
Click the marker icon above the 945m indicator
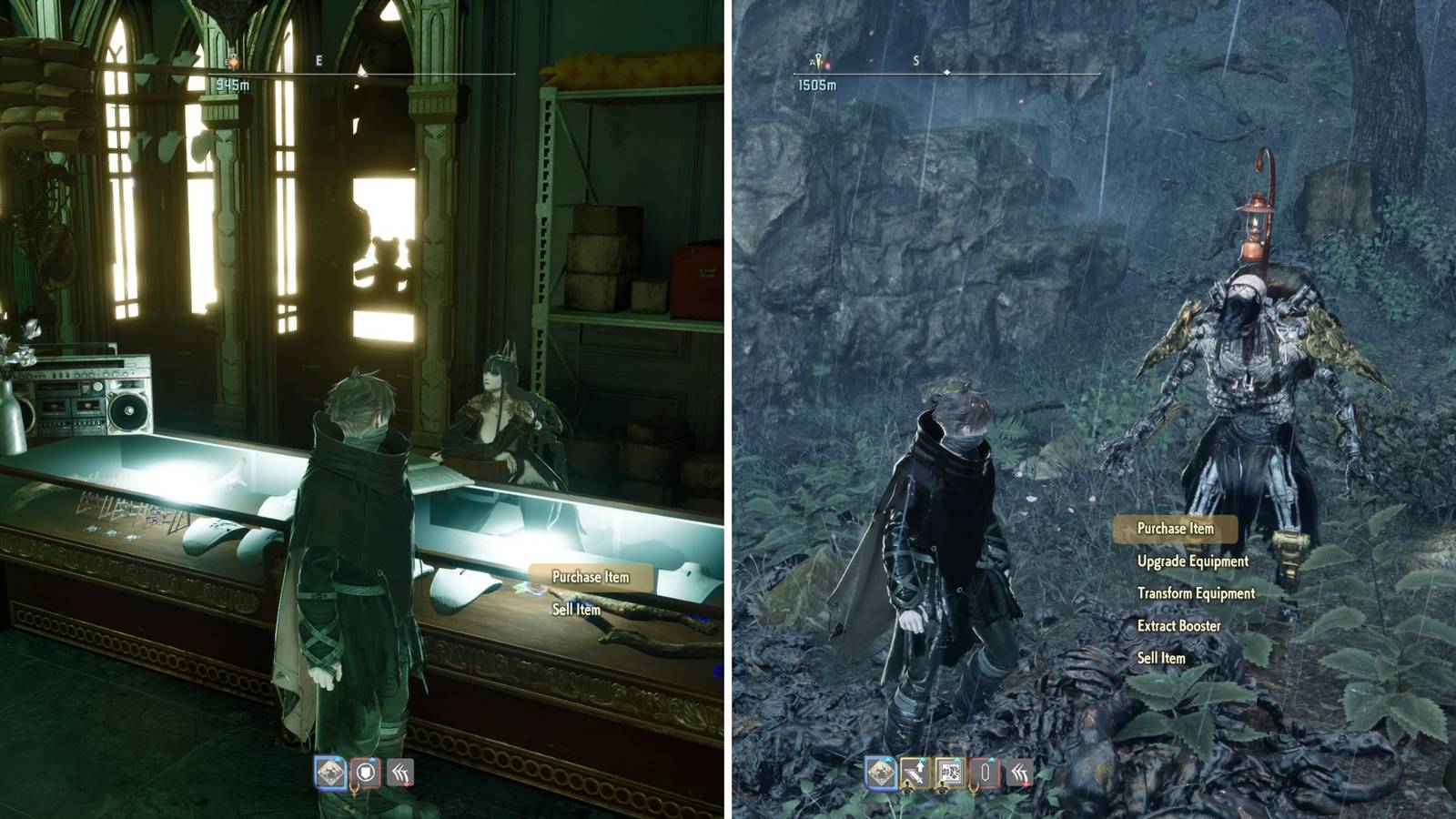[235, 57]
